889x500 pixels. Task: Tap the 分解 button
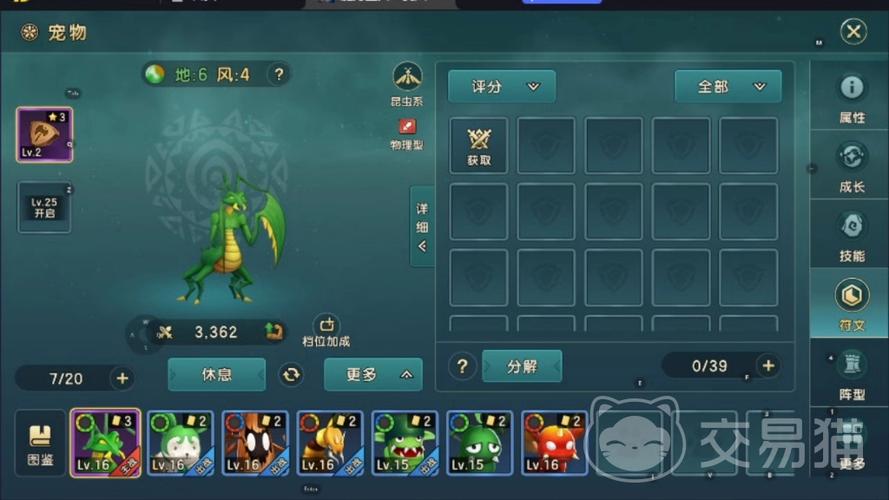[522, 366]
